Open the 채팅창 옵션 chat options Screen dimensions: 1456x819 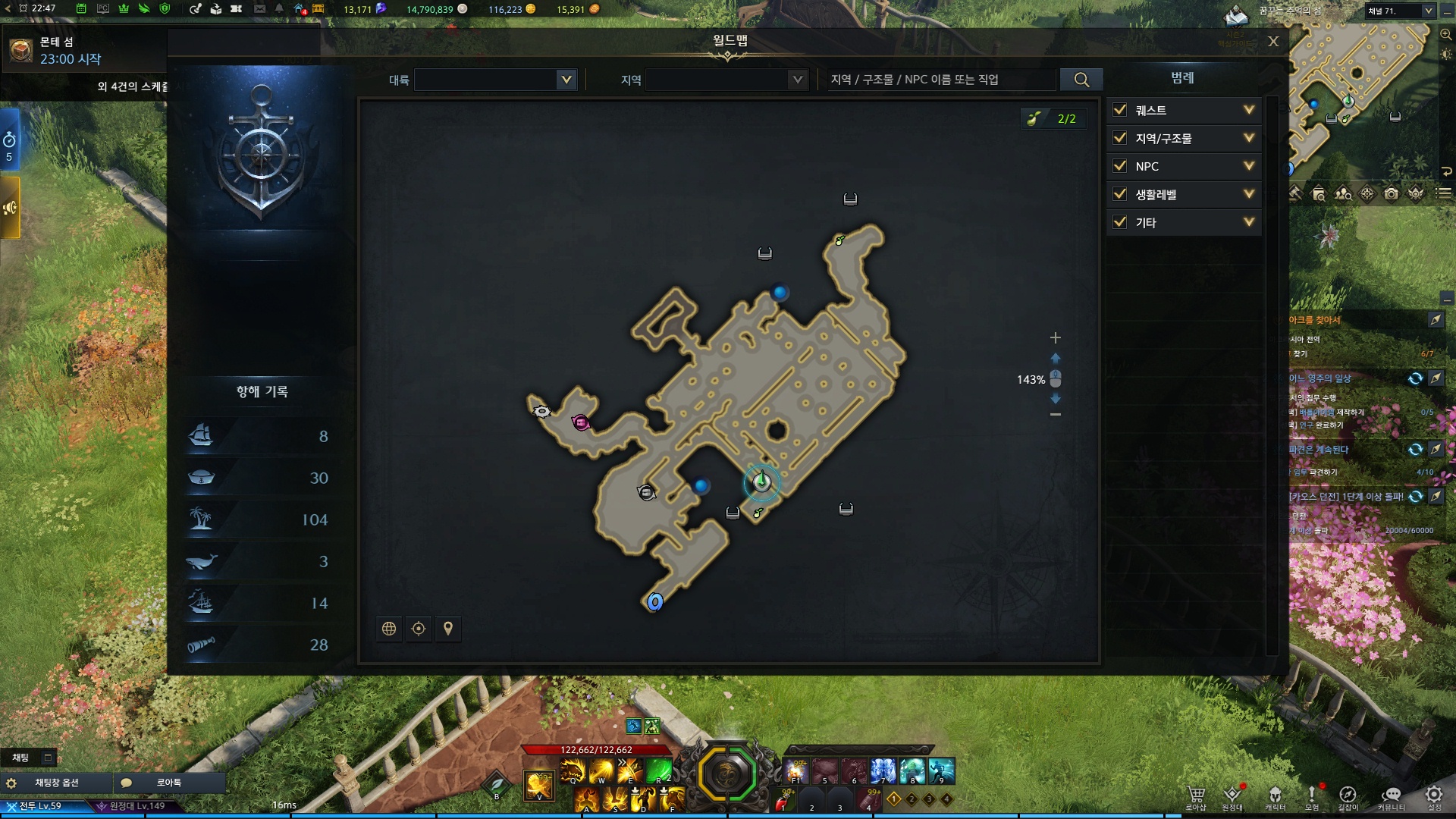(x=57, y=783)
